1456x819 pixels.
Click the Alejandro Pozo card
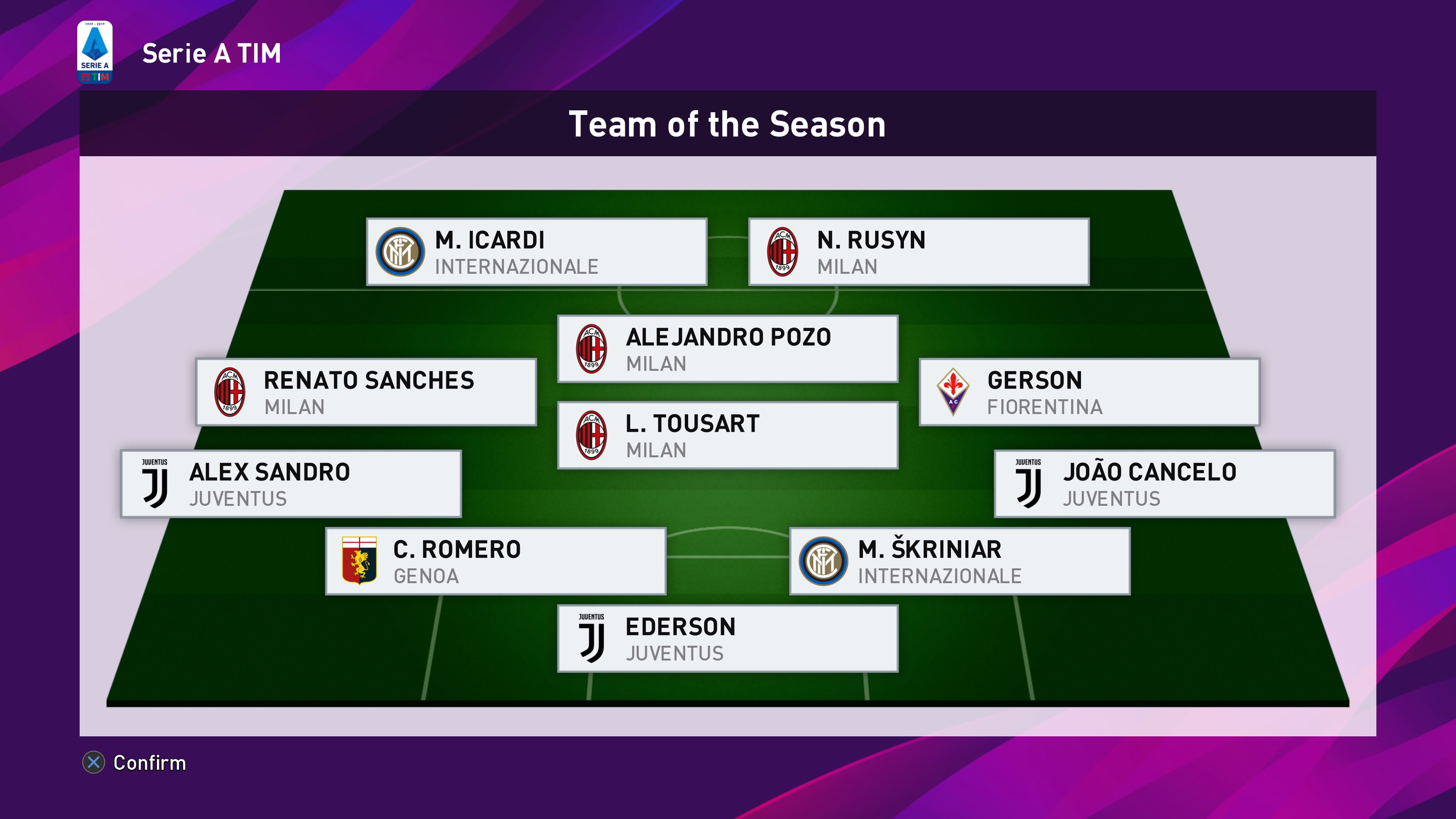(x=728, y=349)
